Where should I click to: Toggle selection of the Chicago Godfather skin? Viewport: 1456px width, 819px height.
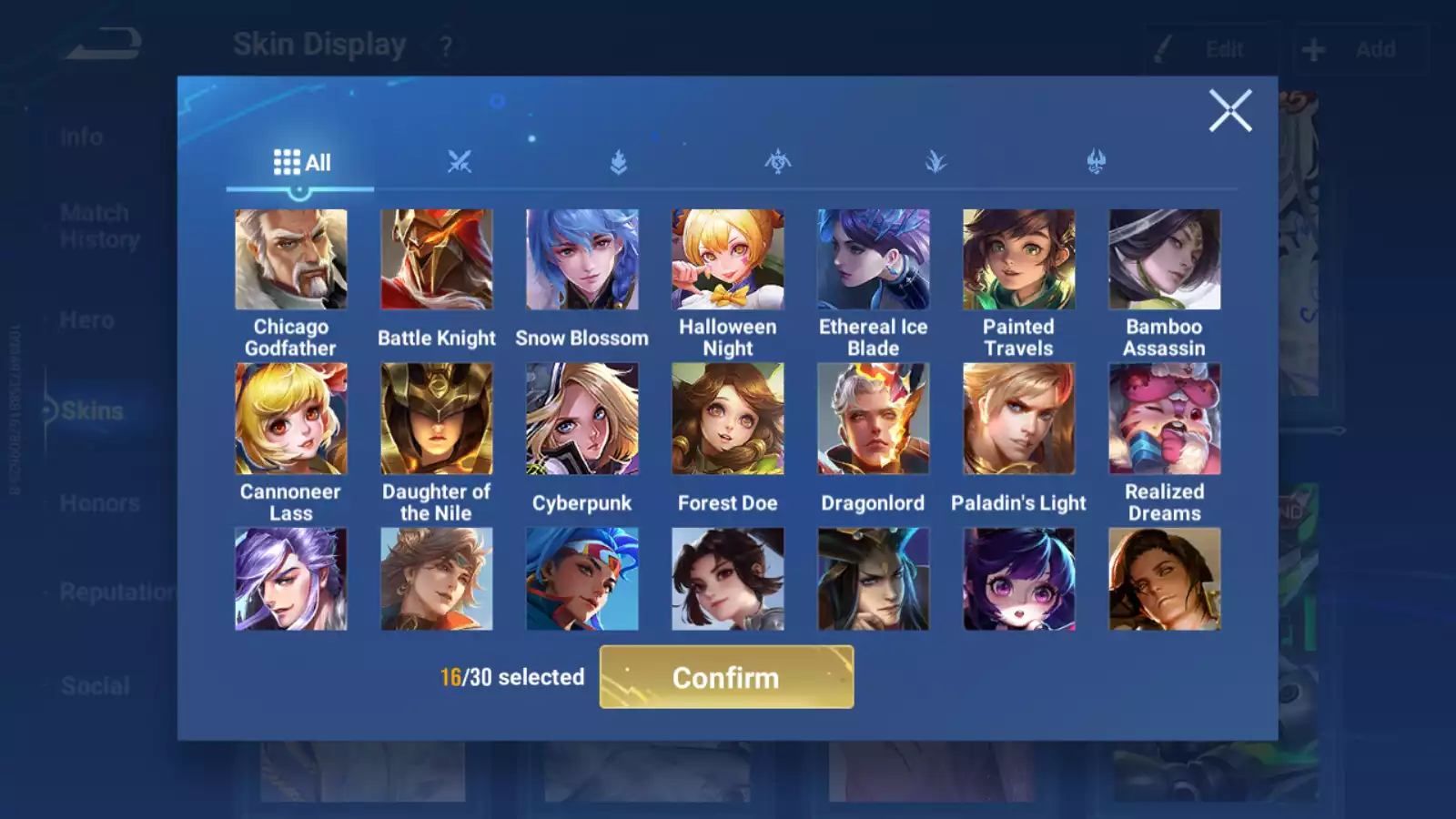coord(291,259)
